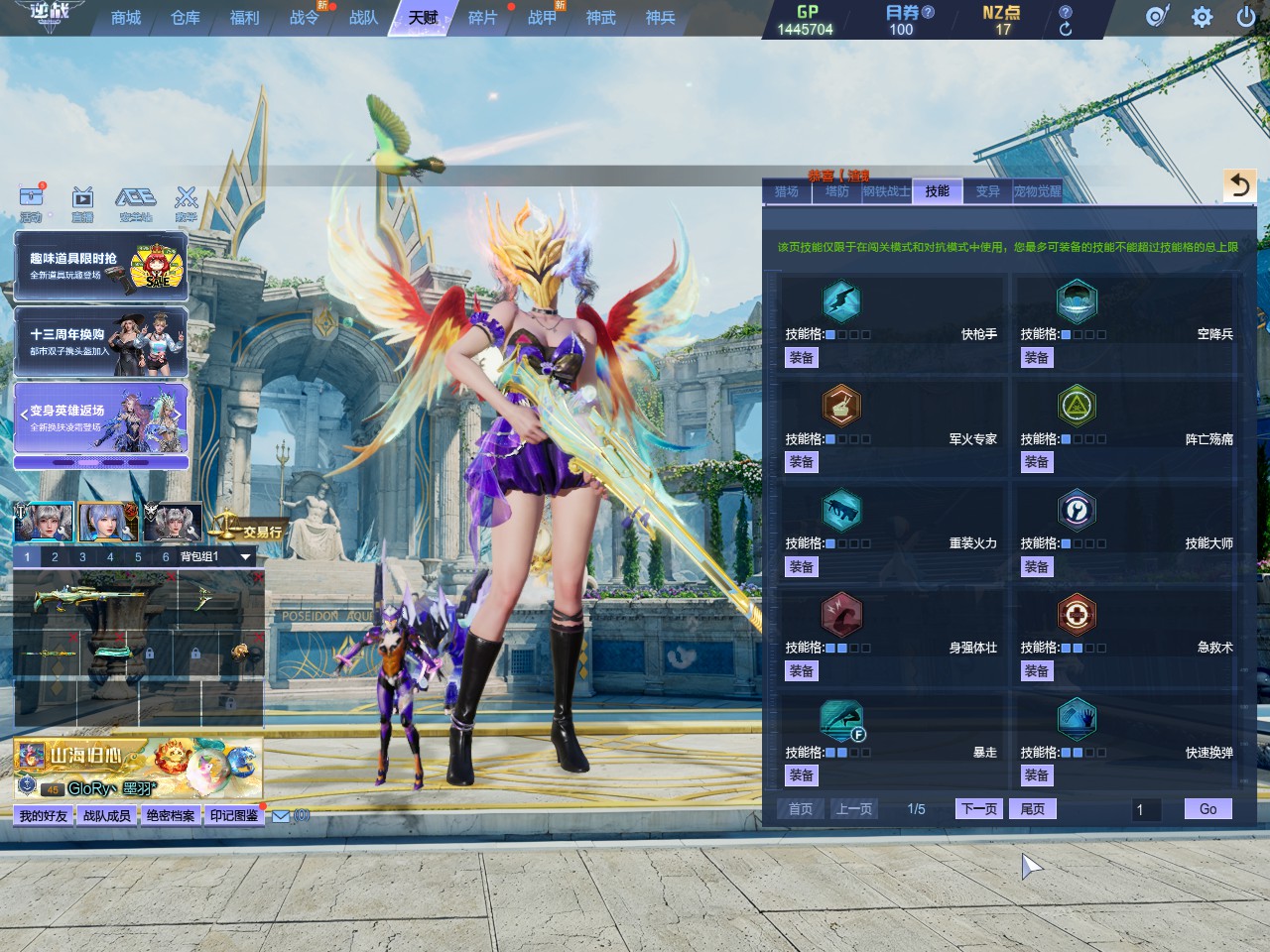Equip the 快枪手 skill
Viewport: 1270px width, 952px height.
pos(801,358)
